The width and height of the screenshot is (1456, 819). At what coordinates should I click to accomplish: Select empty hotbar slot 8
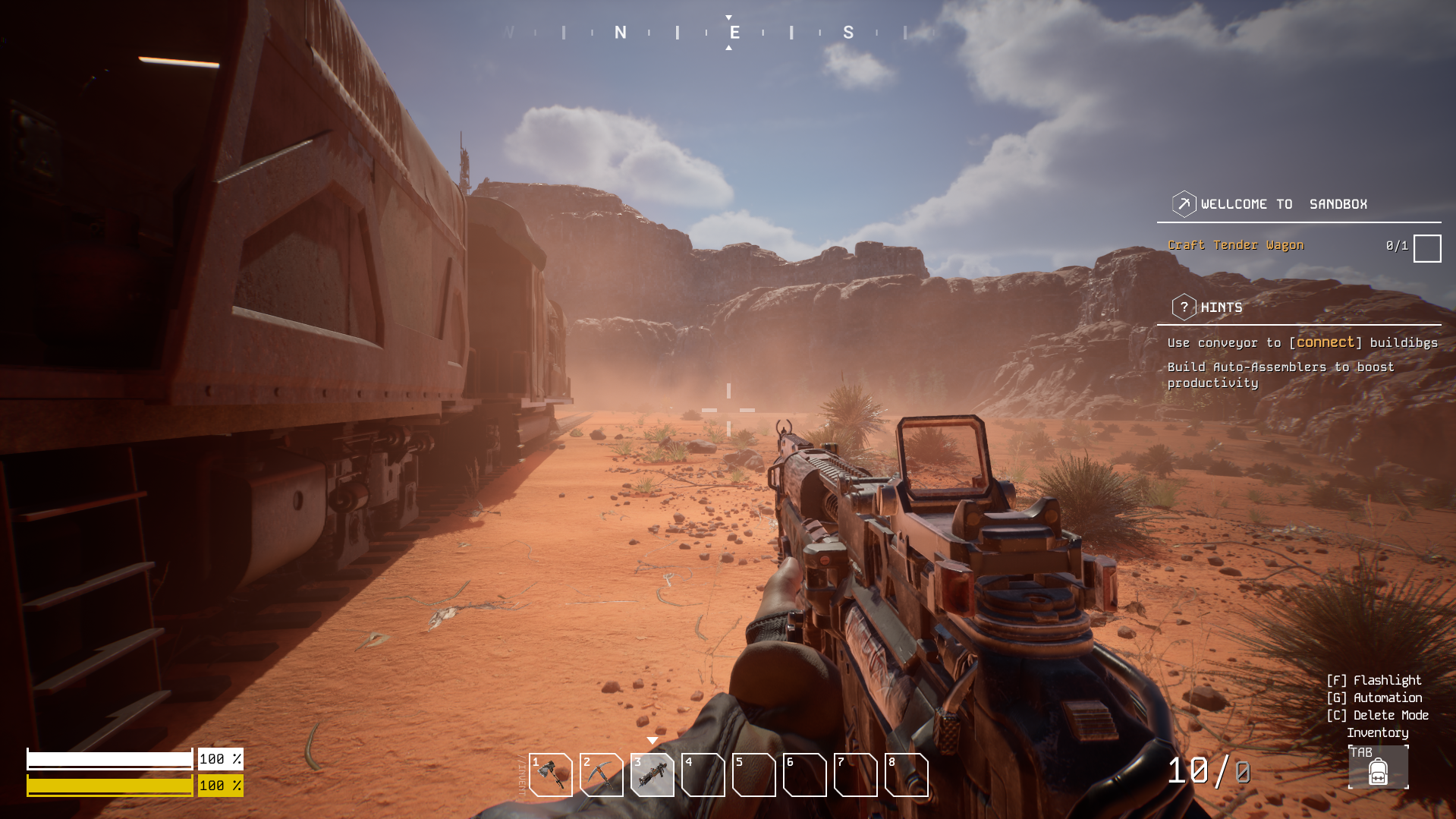906,774
